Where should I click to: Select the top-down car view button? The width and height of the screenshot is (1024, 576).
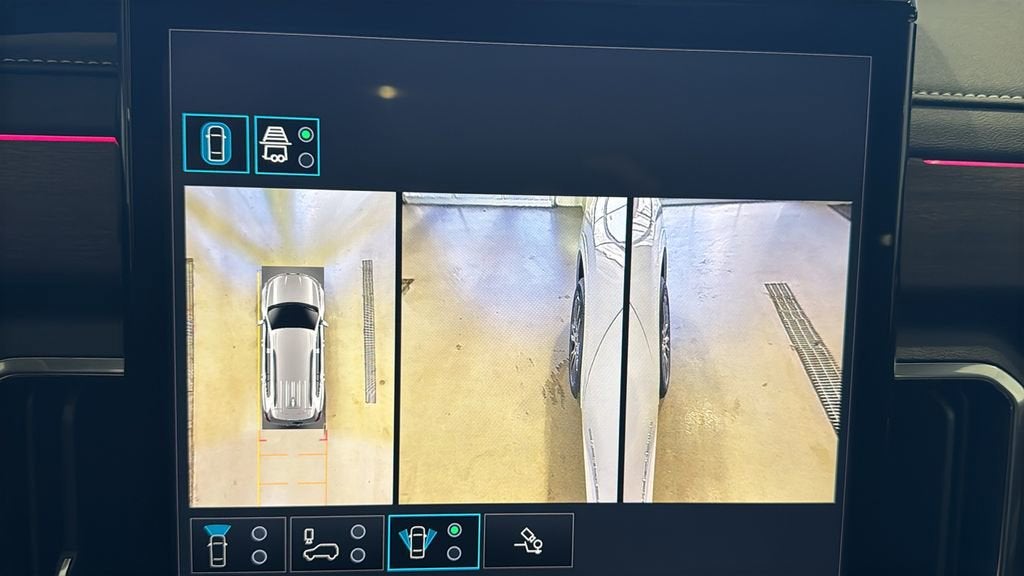(215, 143)
